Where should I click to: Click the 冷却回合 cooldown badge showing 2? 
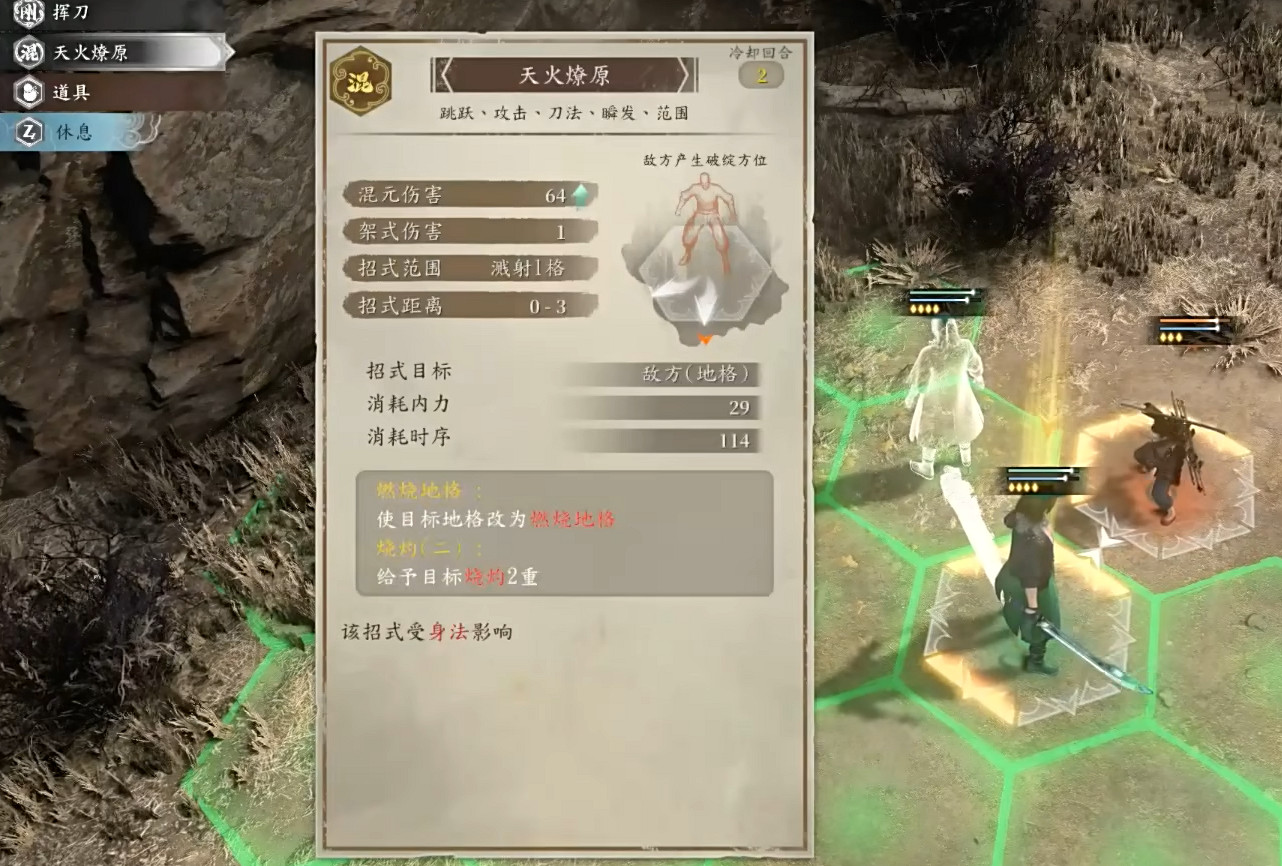[760, 73]
